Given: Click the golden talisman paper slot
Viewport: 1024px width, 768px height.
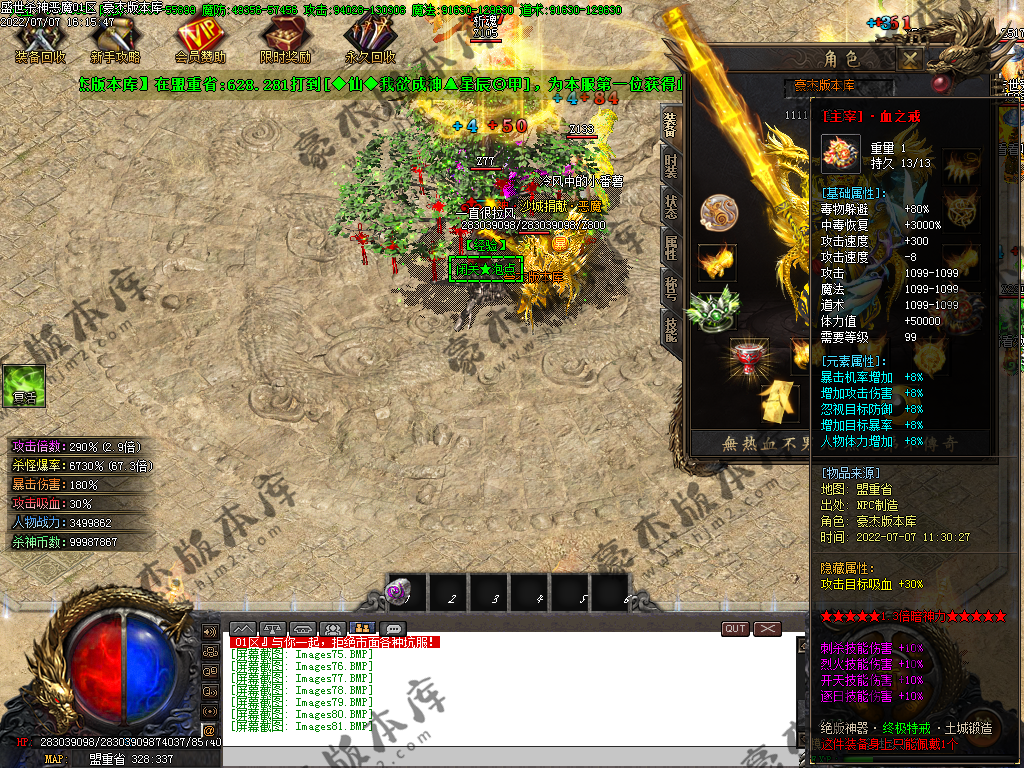Looking at the screenshot, I should tap(779, 401).
